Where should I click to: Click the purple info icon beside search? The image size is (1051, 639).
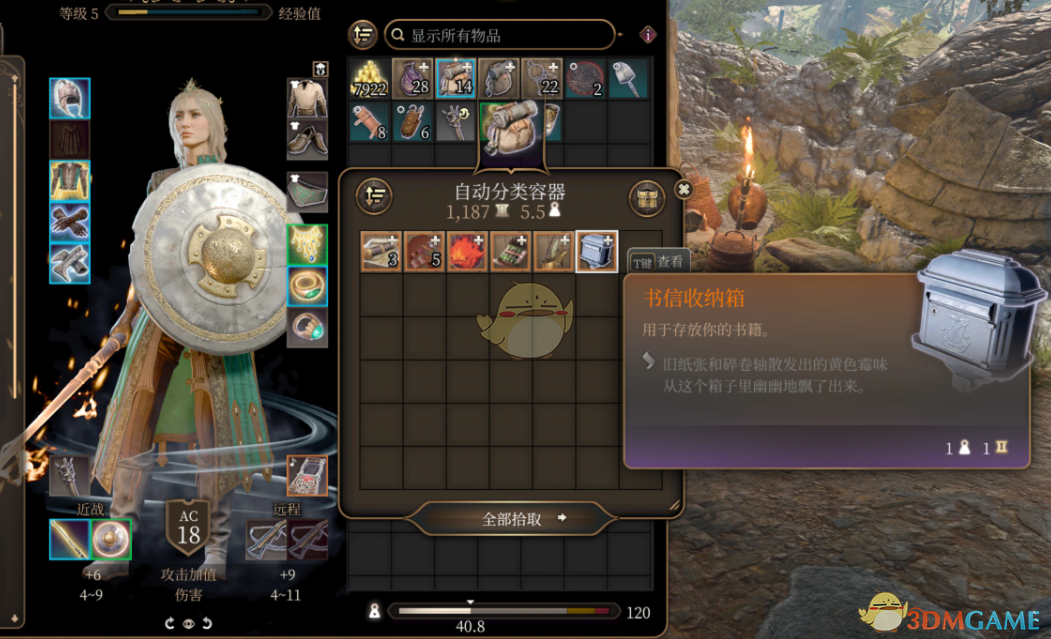pos(648,35)
